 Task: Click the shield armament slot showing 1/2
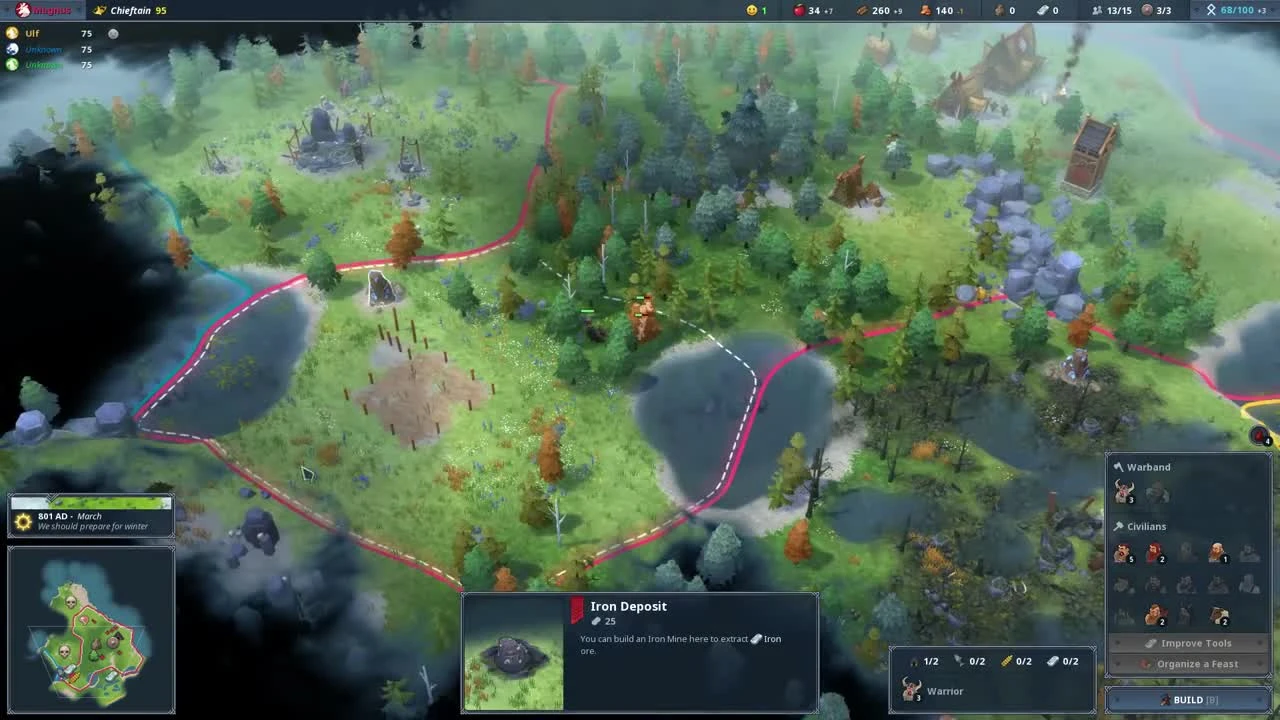coord(922,660)
